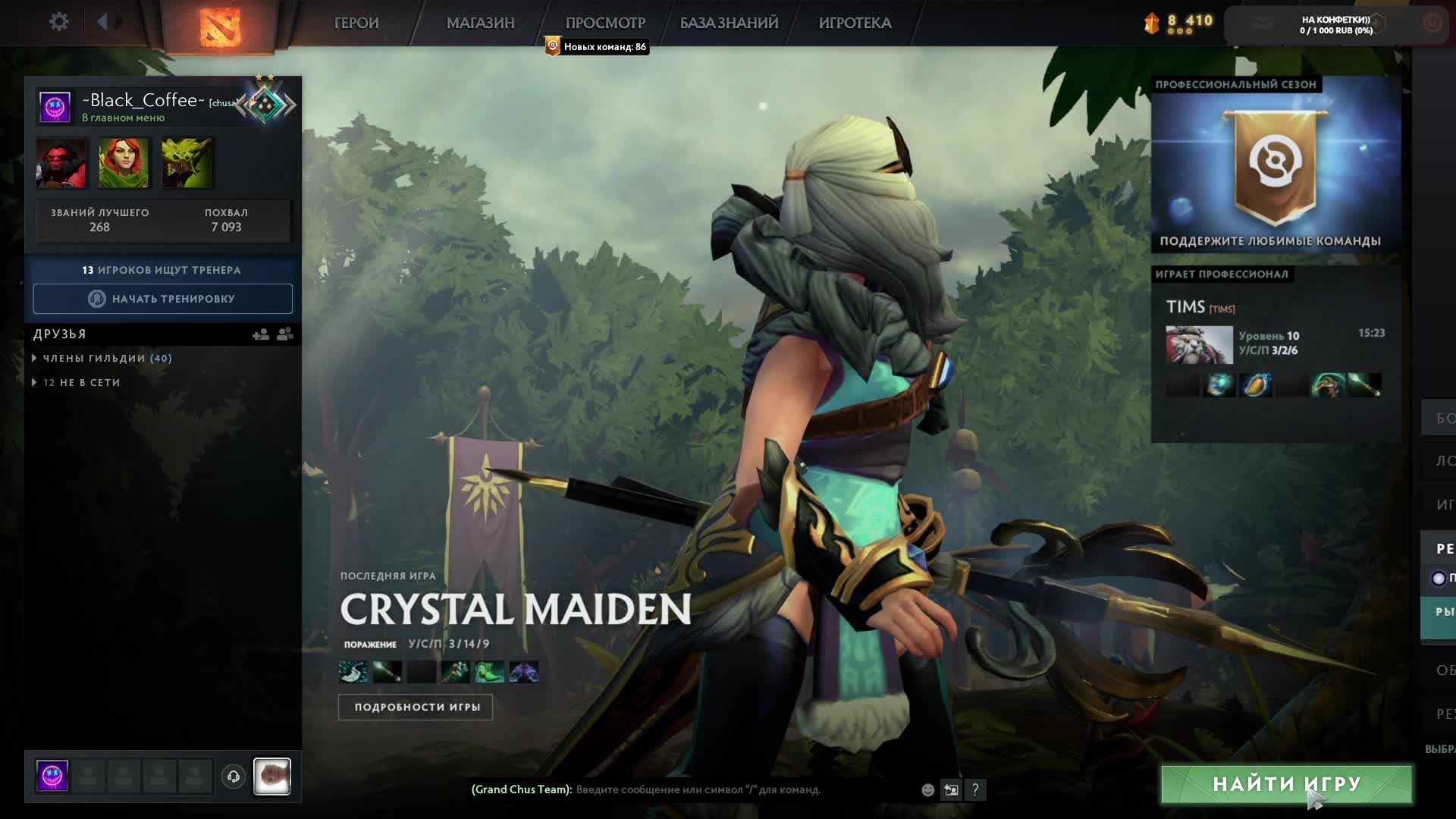This screenshot has height=819, width=1456.
Task: Watch the TIMS pro player match
Action: click(1275, 345)
